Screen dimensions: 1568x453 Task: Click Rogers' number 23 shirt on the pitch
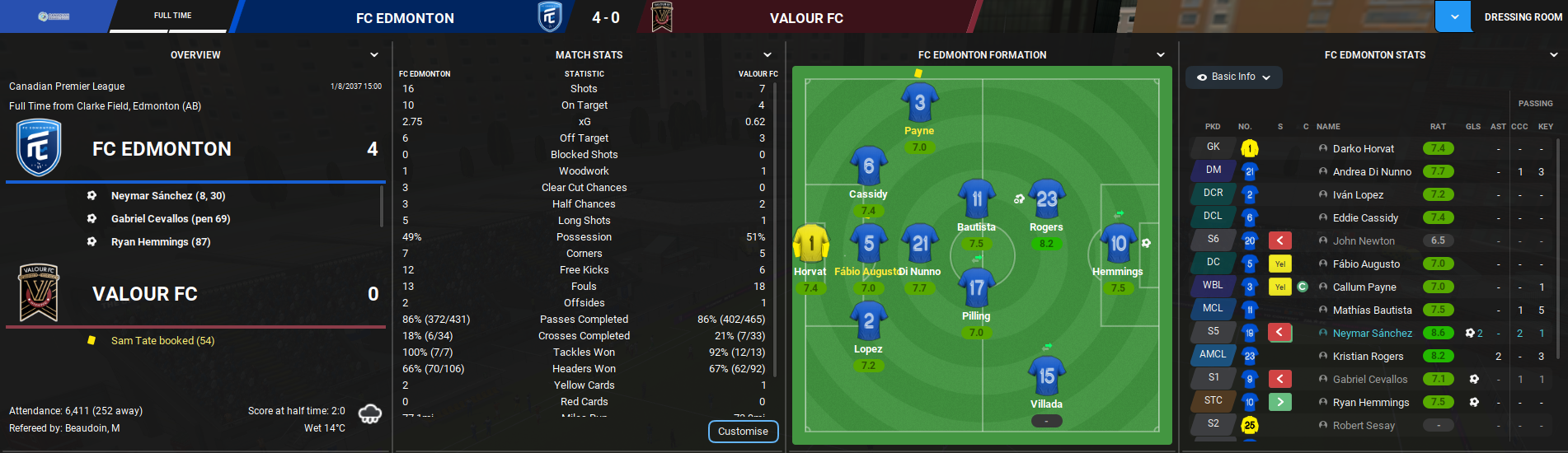pyautogui.click(x=1046, y=200)
